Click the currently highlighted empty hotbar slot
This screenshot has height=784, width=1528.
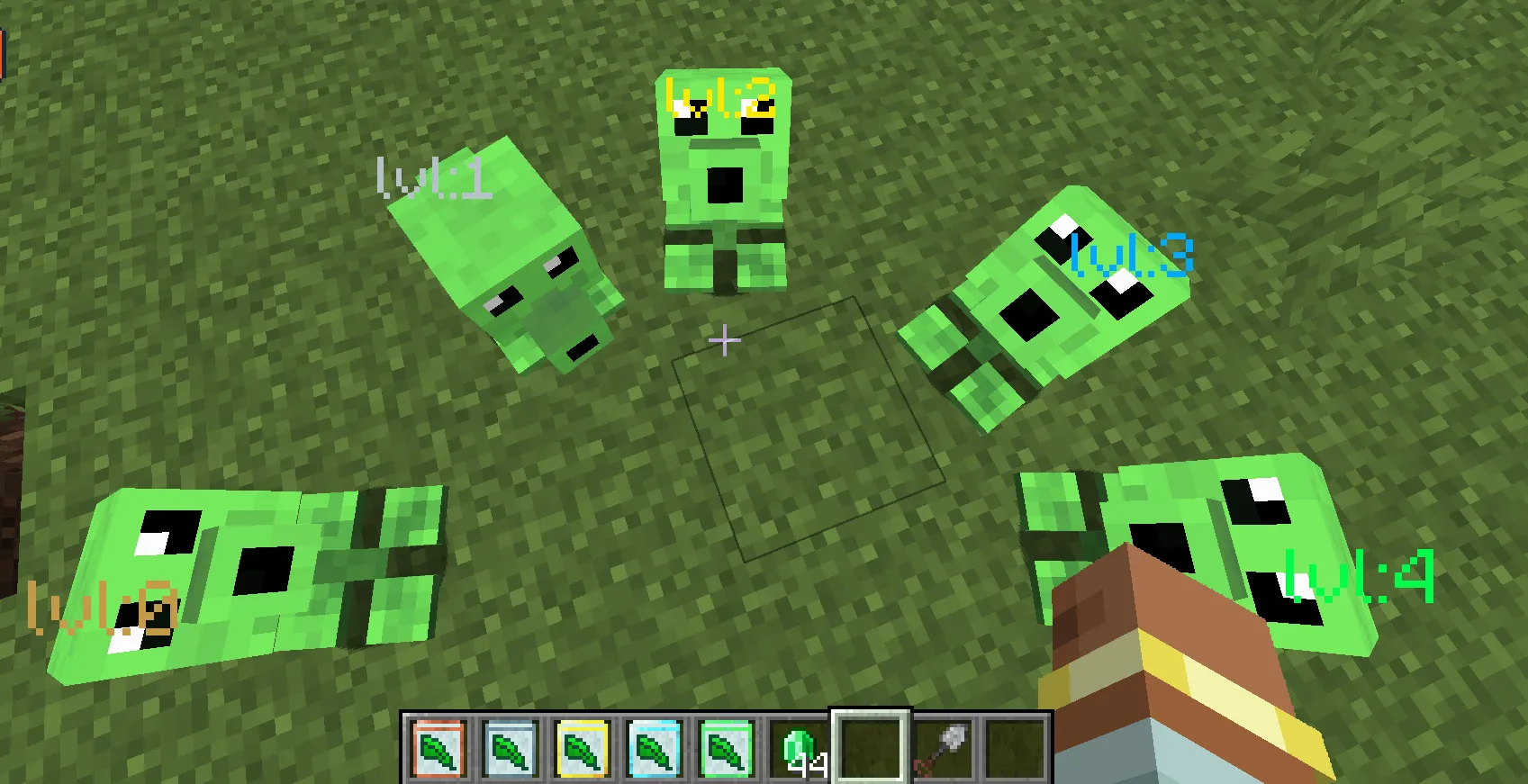[870, 747]
